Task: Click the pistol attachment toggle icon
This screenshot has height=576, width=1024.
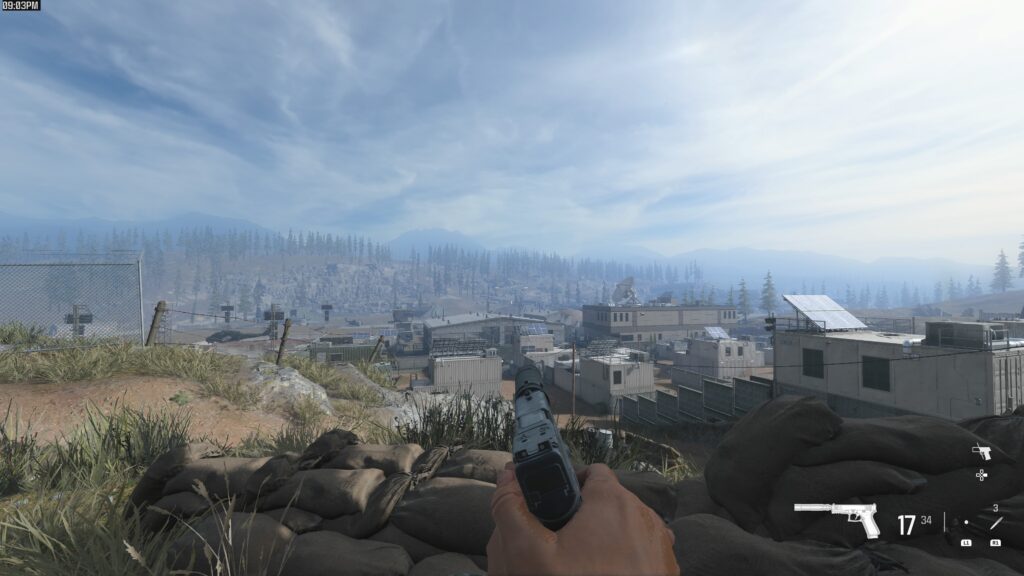Action: tap(981, 452)
